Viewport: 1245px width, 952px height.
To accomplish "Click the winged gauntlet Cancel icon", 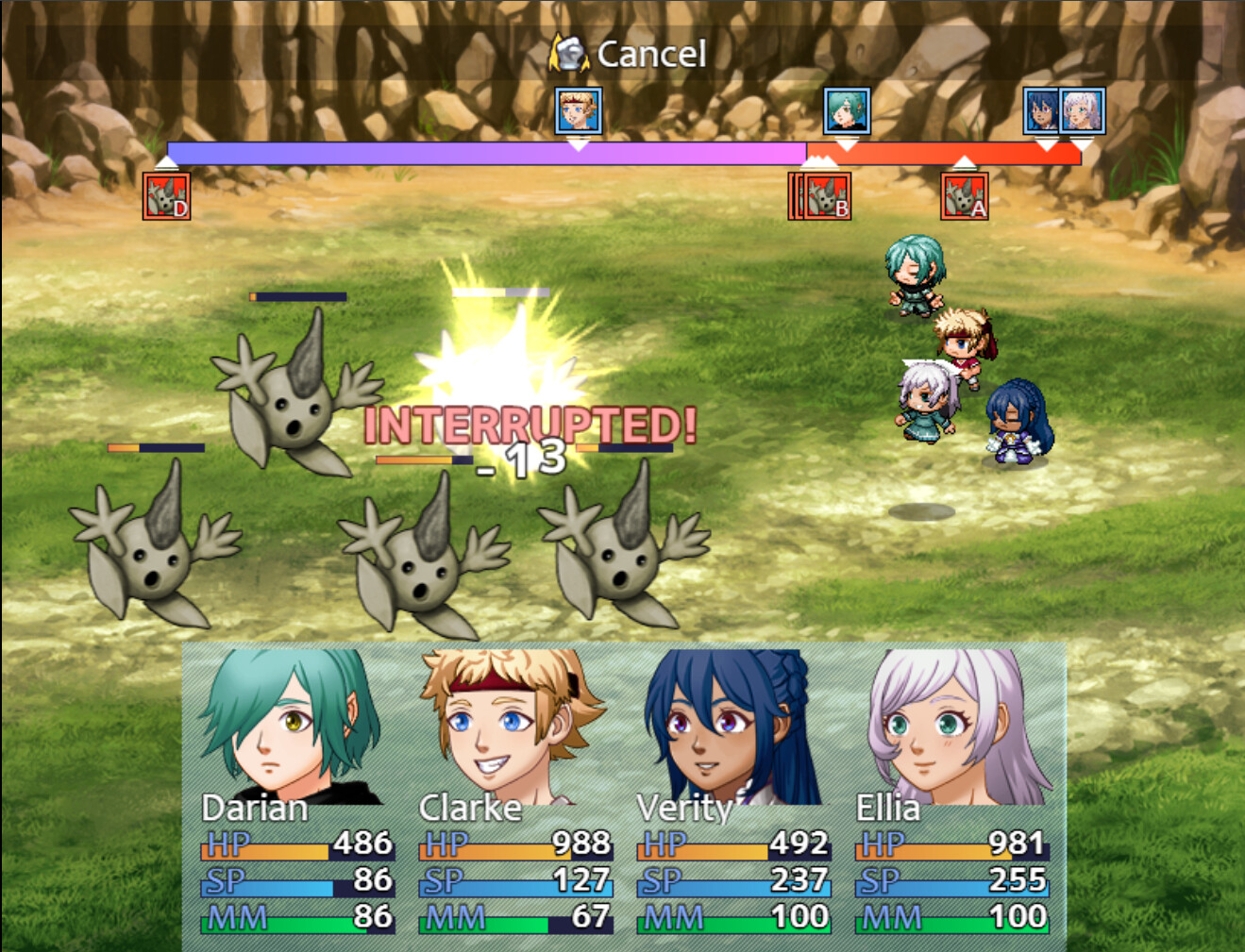I will (570, 53).
